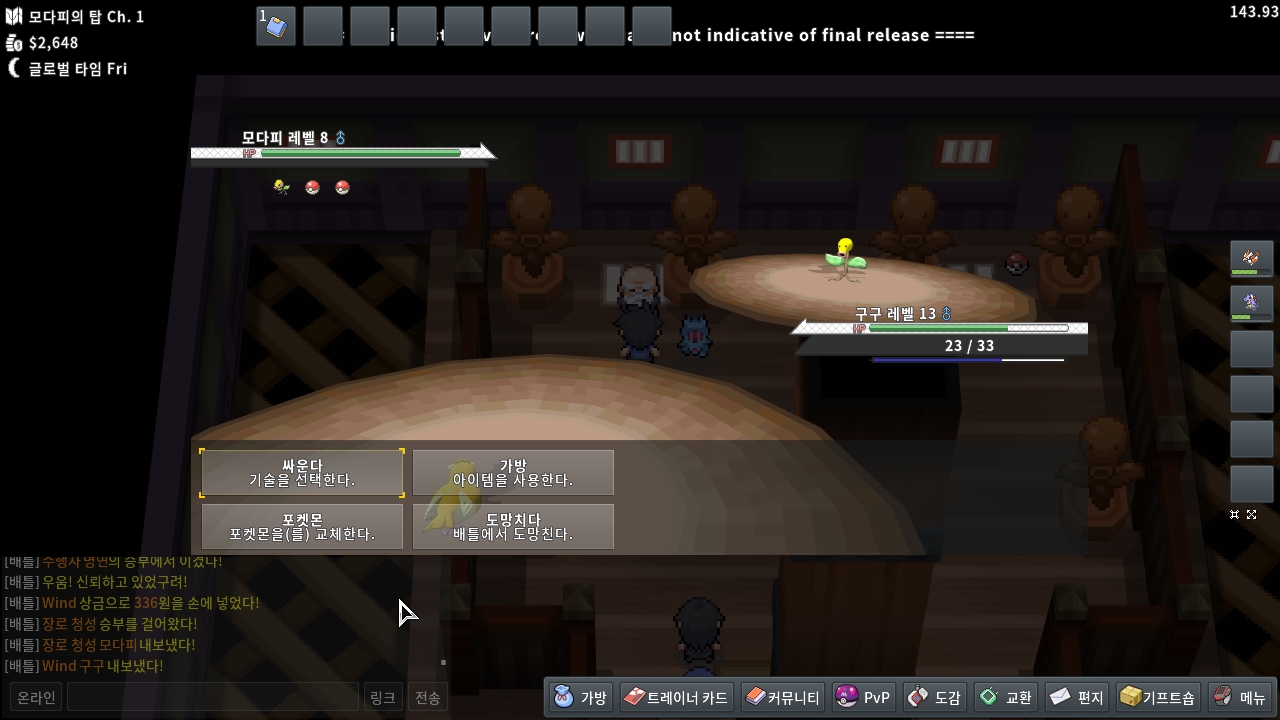
Task: Switch chat channel with 온라인 button
Action: point(36,697)
